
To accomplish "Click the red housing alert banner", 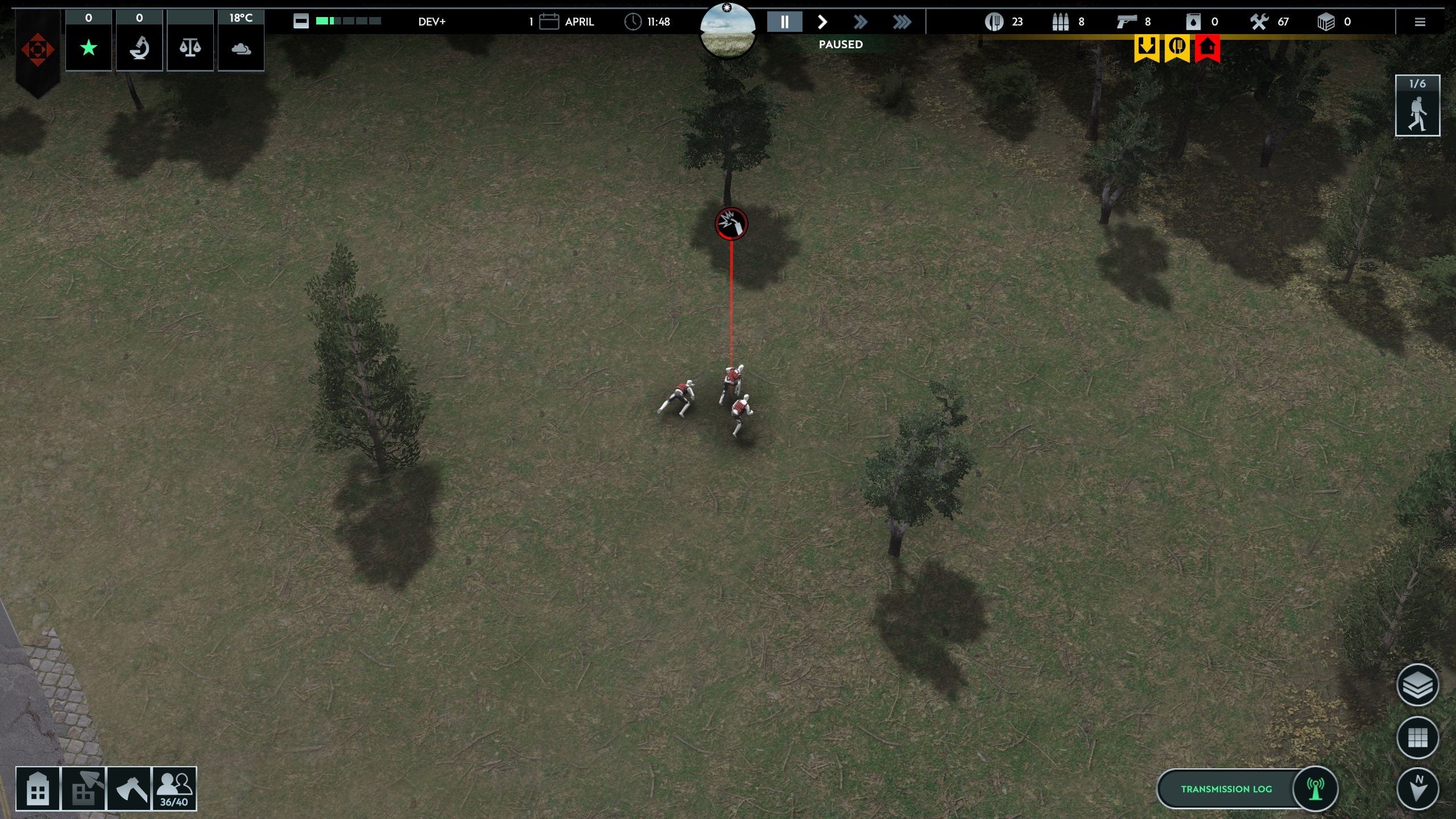I will [x=1207, y=48].
